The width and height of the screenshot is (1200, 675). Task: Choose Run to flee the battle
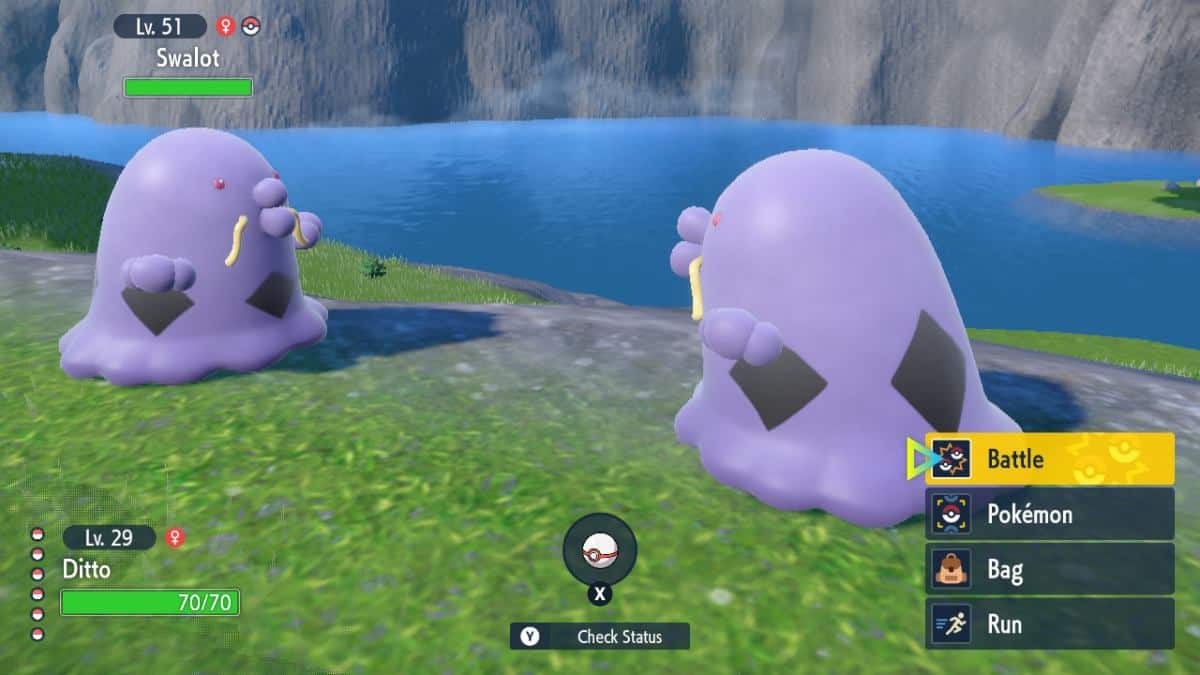coord(1049,624)
